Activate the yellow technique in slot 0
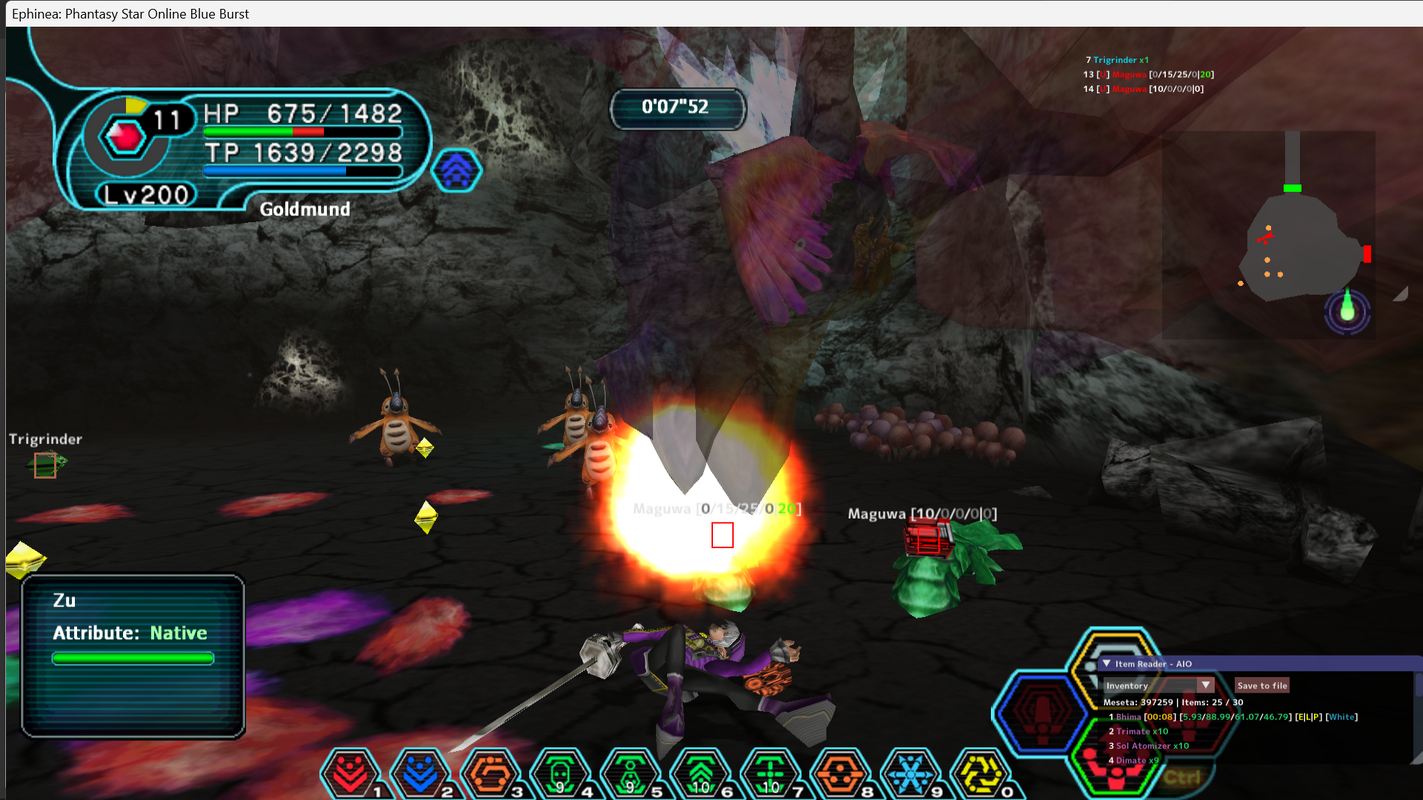The width and height of the screenshot is (1423, 800). click(980, 773)
